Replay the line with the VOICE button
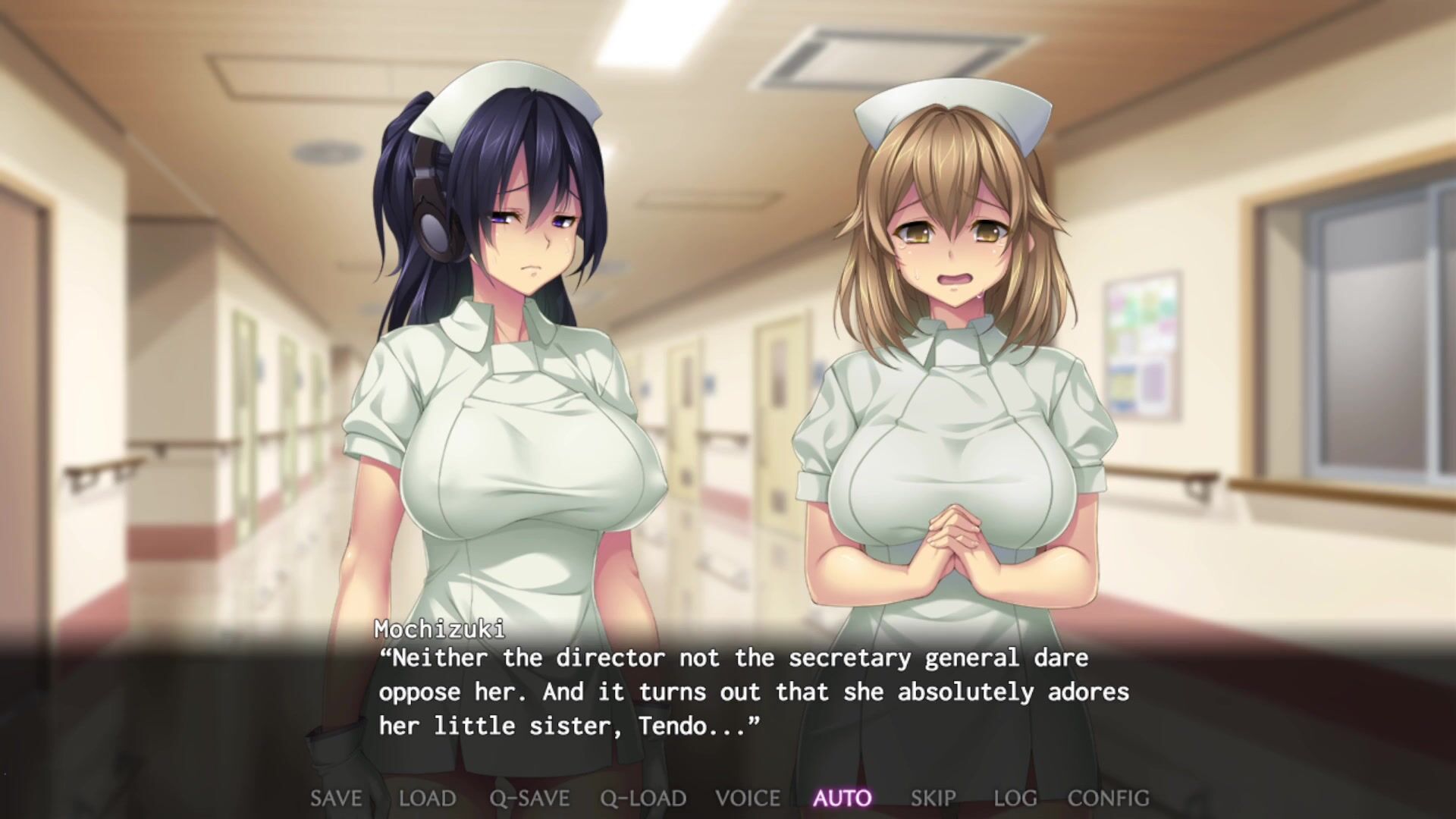1456x819 pixels. pos(748,799)
